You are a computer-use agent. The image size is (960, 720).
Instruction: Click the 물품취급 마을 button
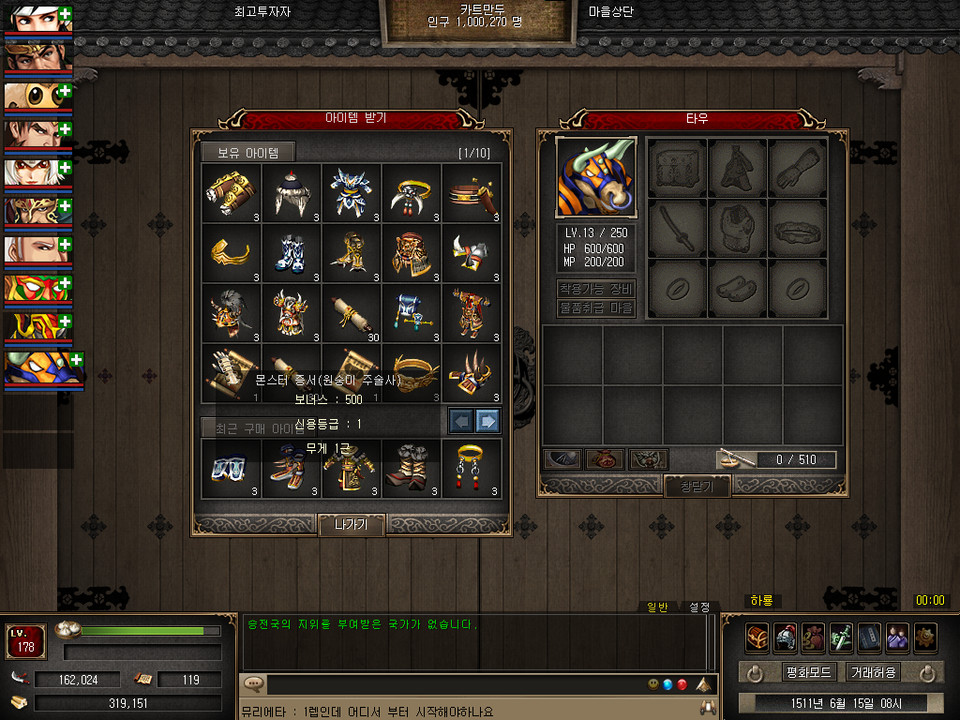coord(596,308)
